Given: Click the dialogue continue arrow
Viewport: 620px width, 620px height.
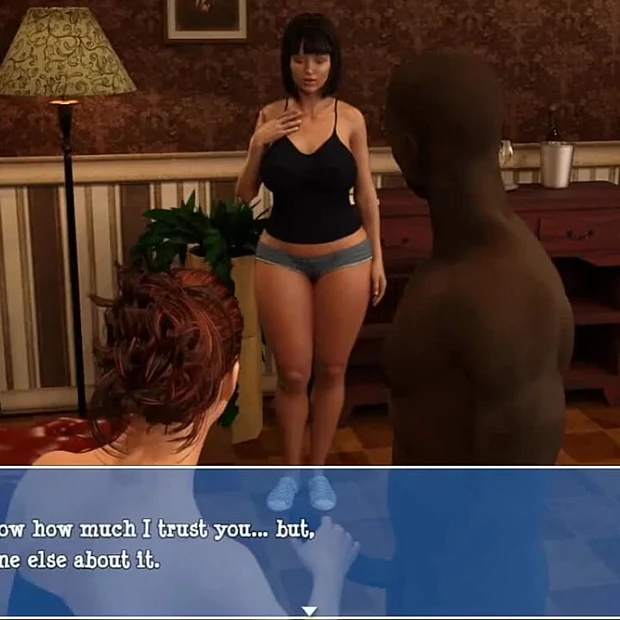Looking at the screenshot, I should pyautogui.click(x=309, y=610).
